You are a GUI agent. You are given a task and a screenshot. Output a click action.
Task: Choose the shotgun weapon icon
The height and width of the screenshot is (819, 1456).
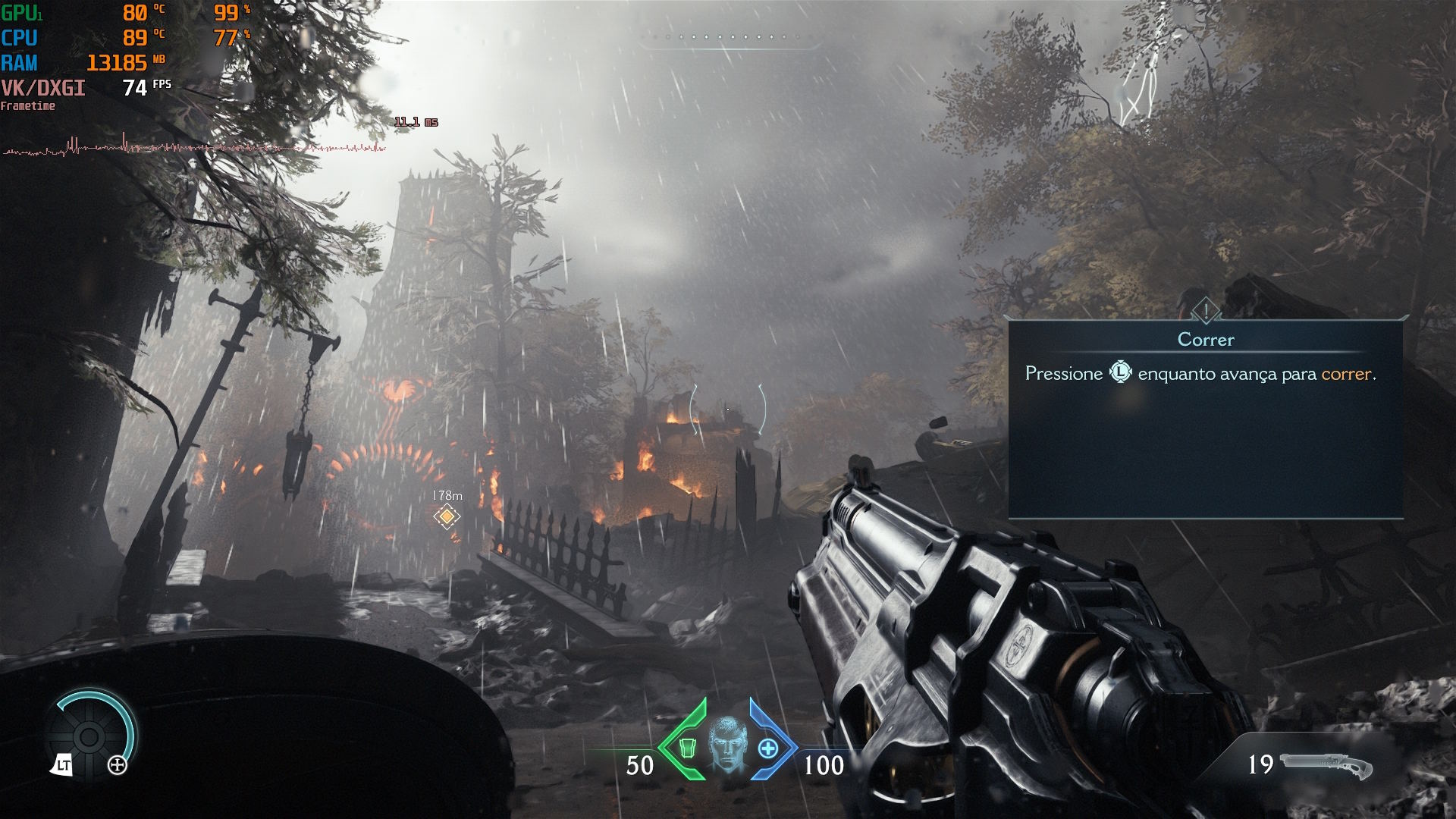[x=1326, y=766]
